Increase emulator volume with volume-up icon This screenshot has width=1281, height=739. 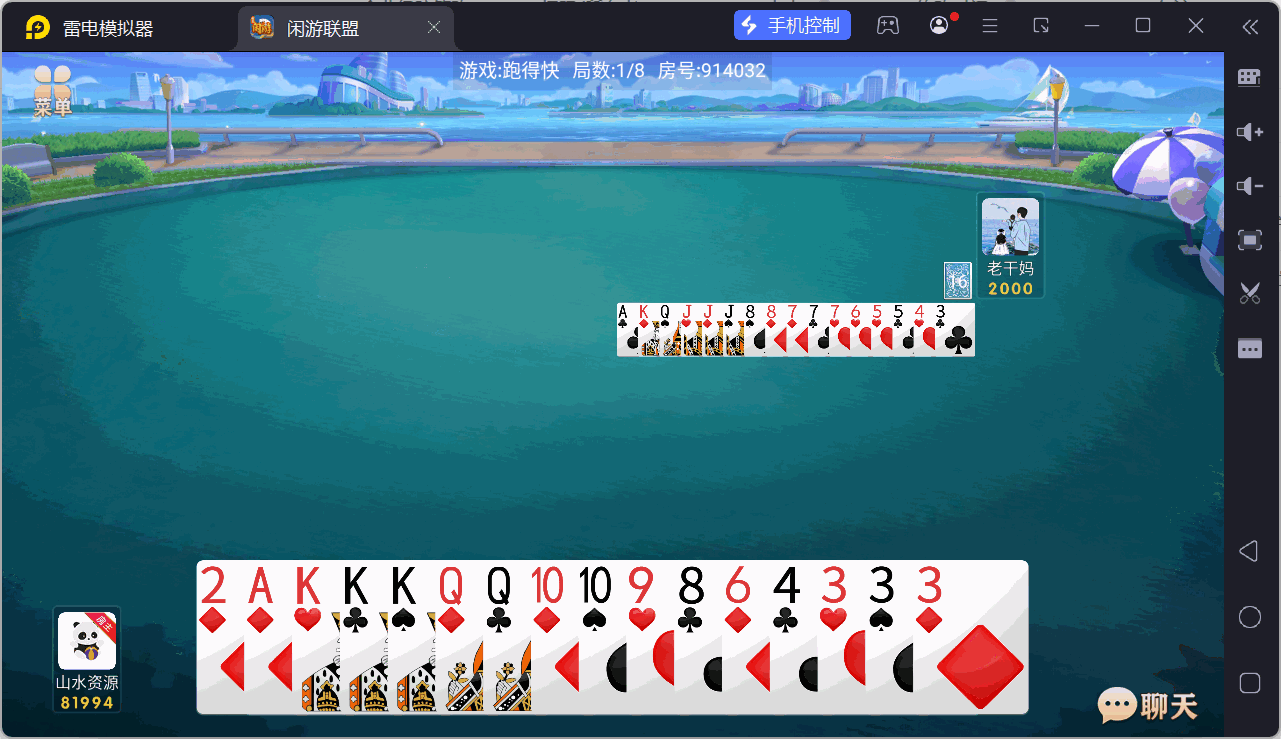click(x=1249, y=132)
